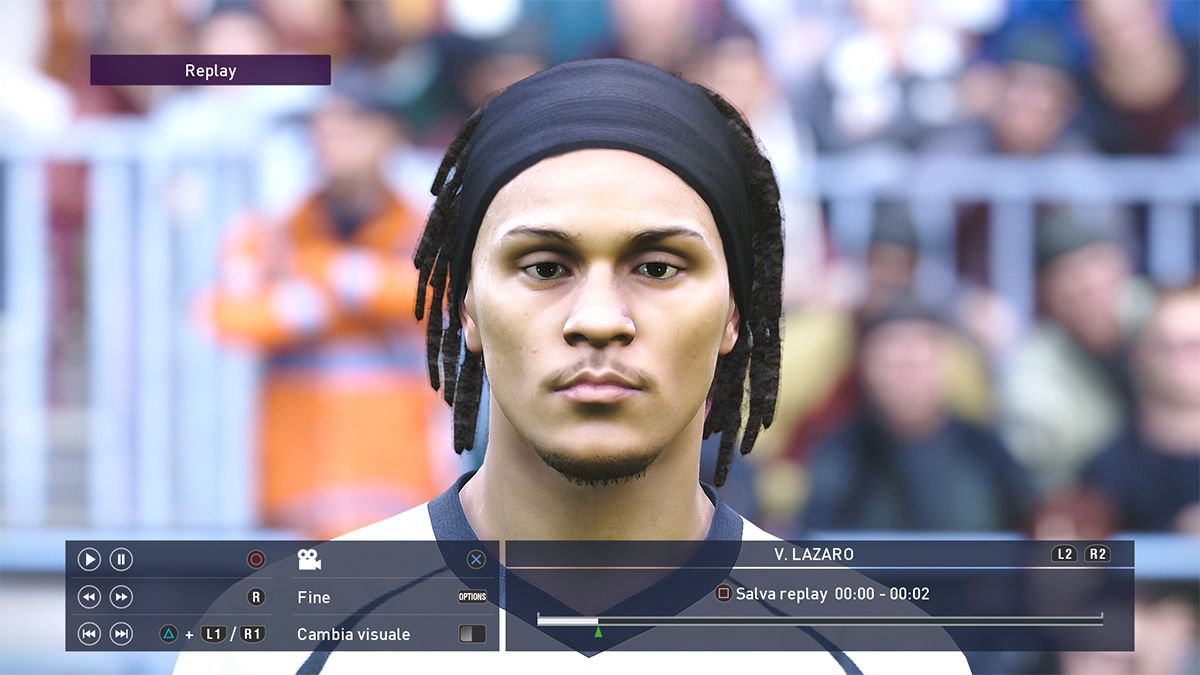Select the movie camera icon

tap(309, 560)
